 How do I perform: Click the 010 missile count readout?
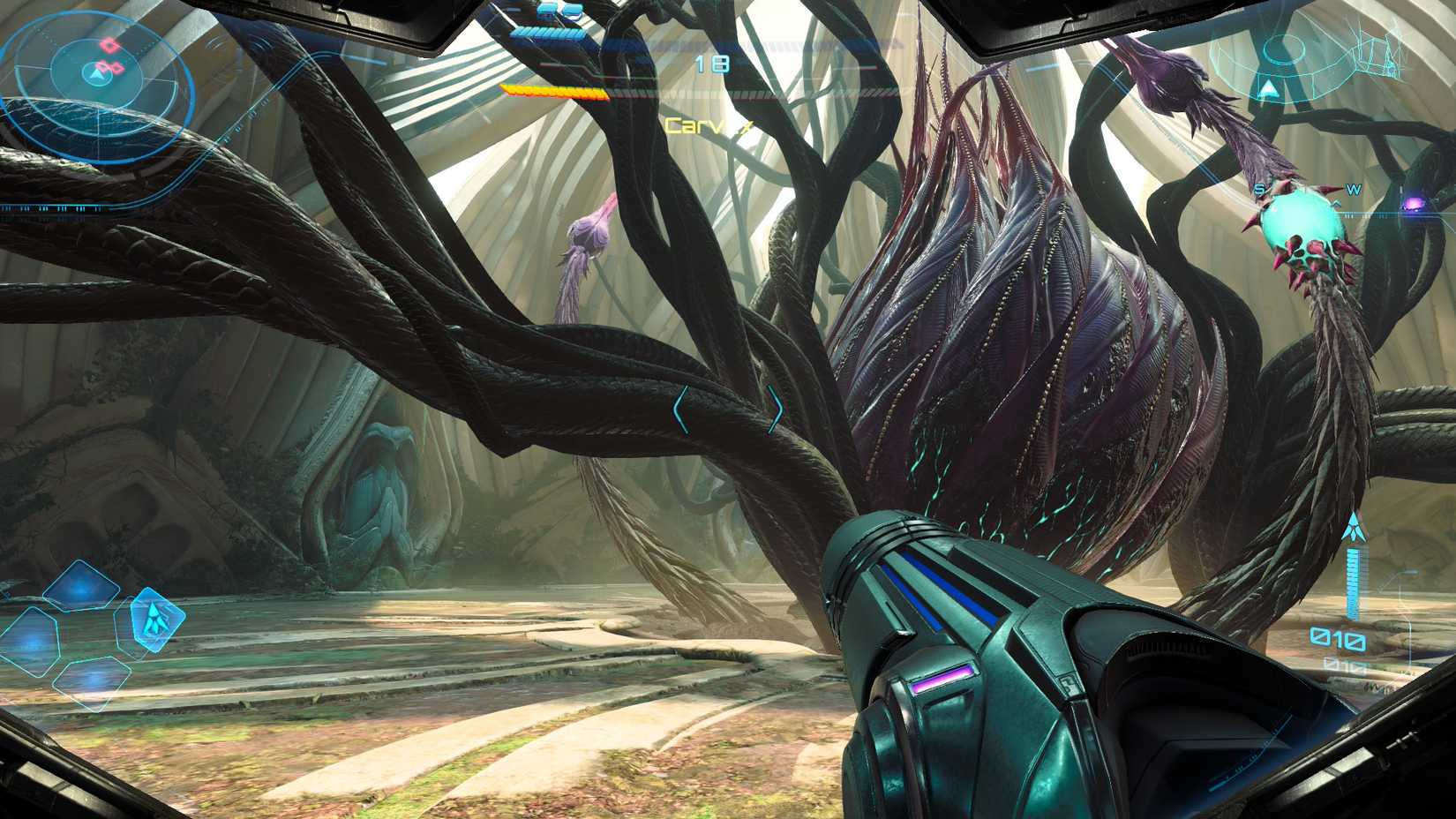click(1338, 637)
